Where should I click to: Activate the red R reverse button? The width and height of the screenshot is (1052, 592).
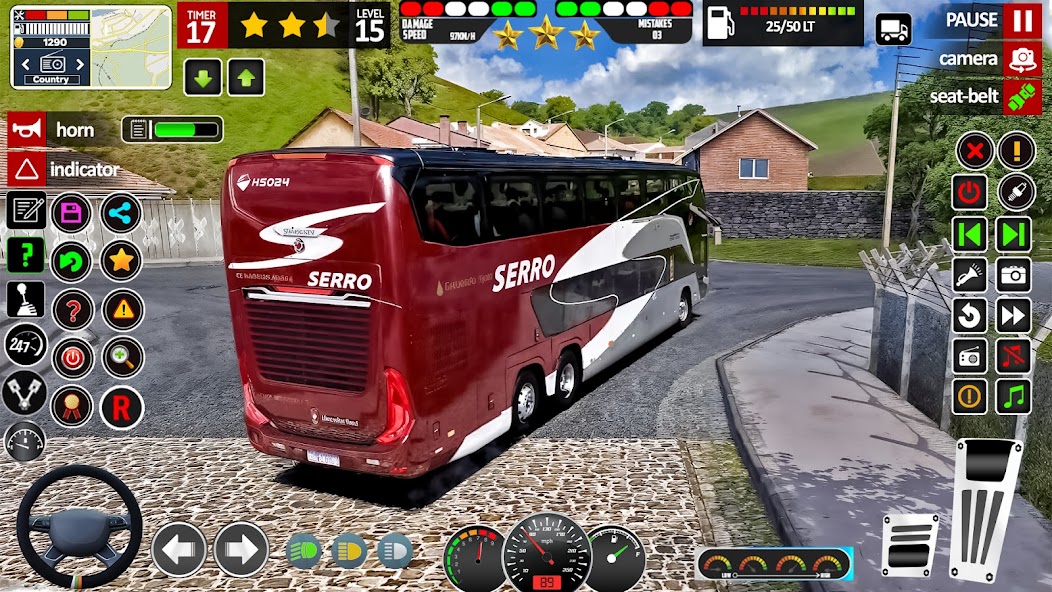coord(121,407)
